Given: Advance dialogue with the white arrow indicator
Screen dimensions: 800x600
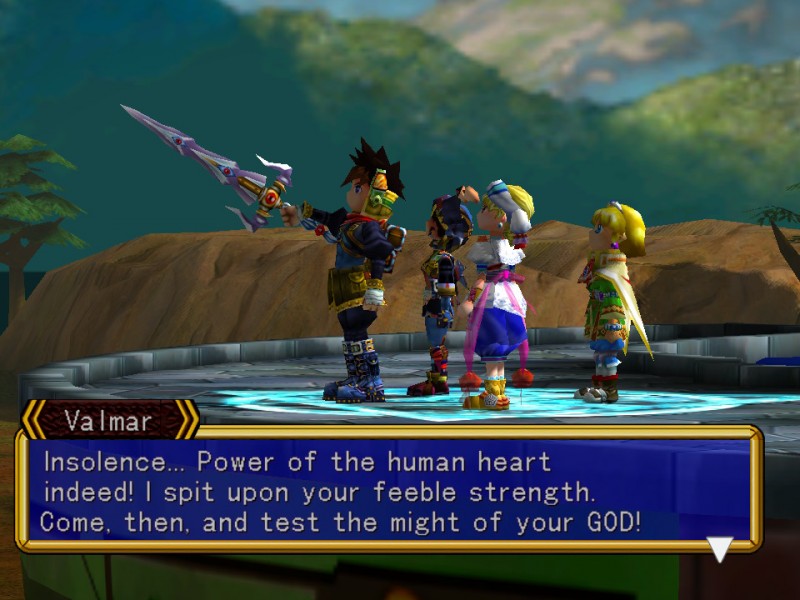Looking at the screenshot, I should pyautogui.click(x=720, y=548).
